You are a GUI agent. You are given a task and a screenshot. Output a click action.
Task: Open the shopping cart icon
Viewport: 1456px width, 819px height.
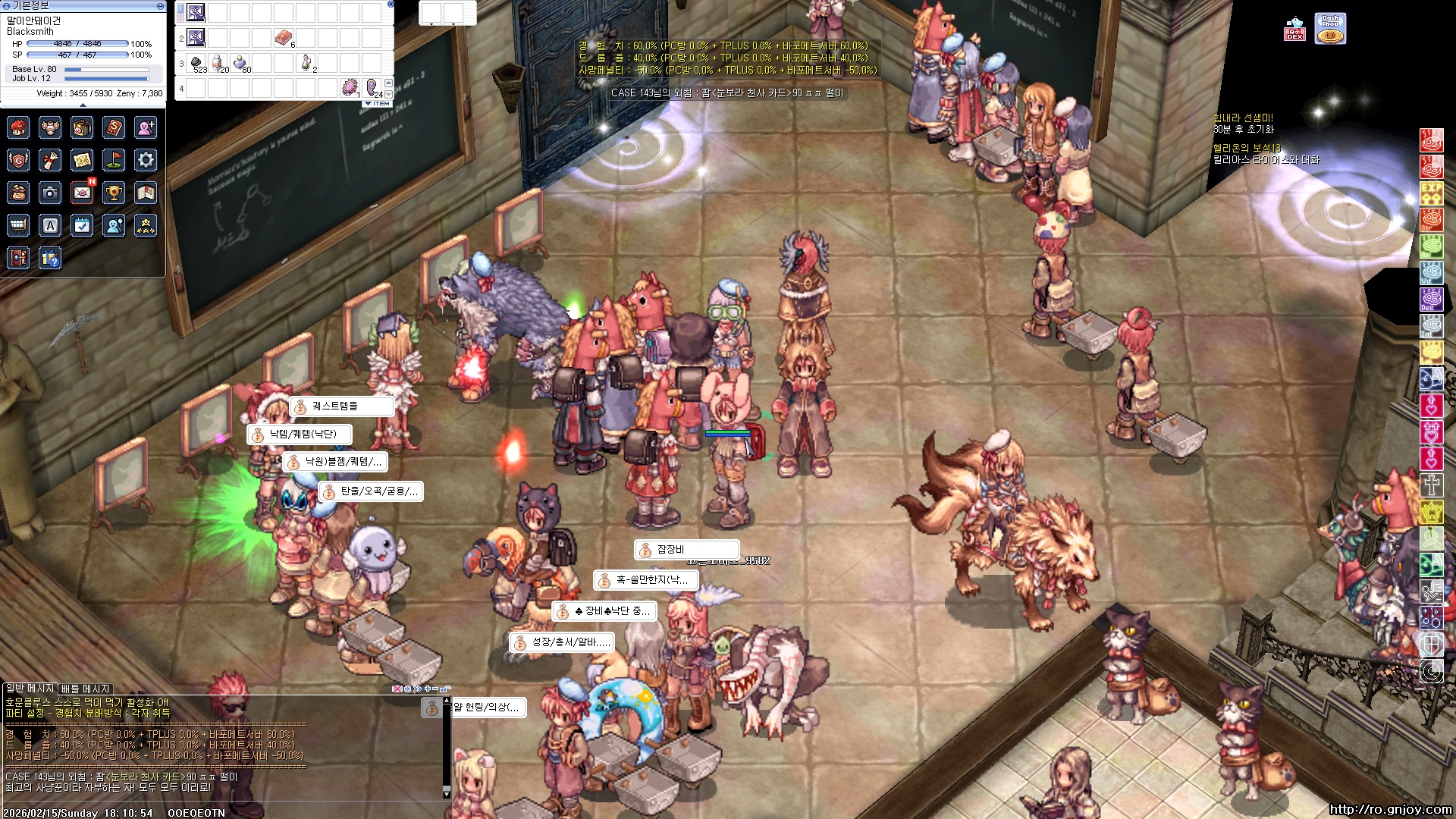18,225
